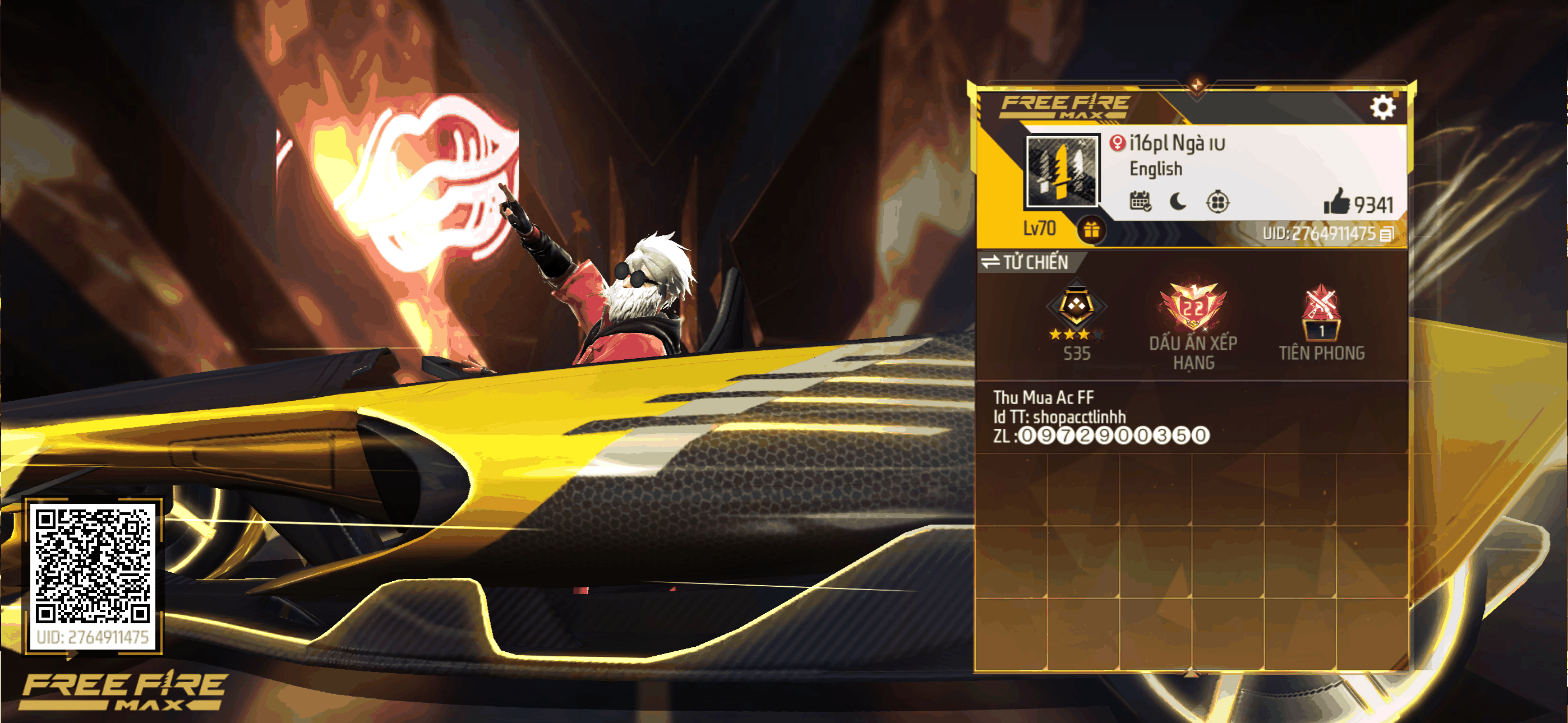Open the gift box icon

(x=1091, y=230)
